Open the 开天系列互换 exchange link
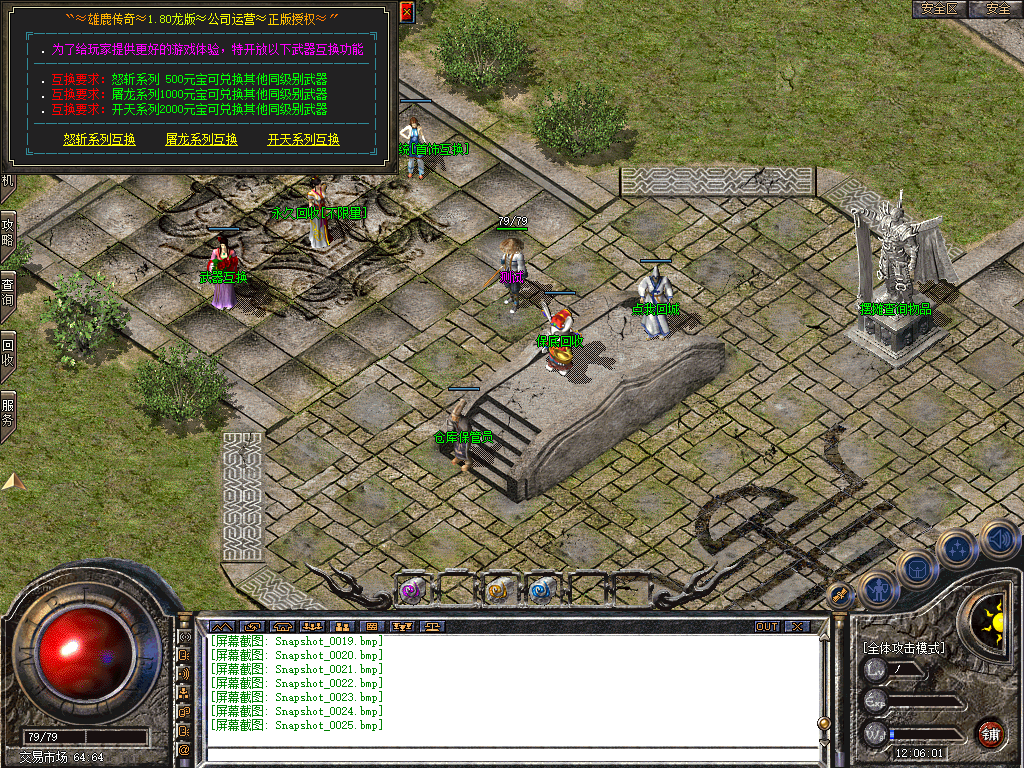The width and height of the screenshot is (1024, 768). (x=303, y=140)
